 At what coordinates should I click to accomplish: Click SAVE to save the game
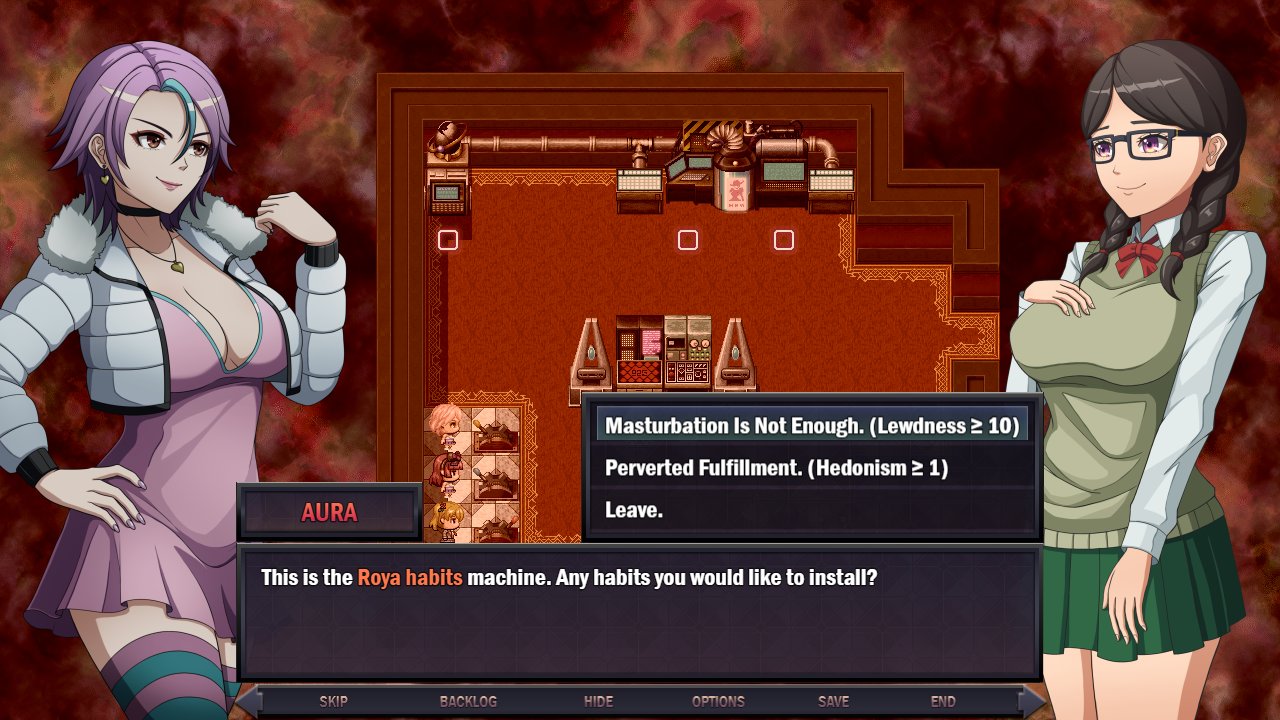pos(833,701)
